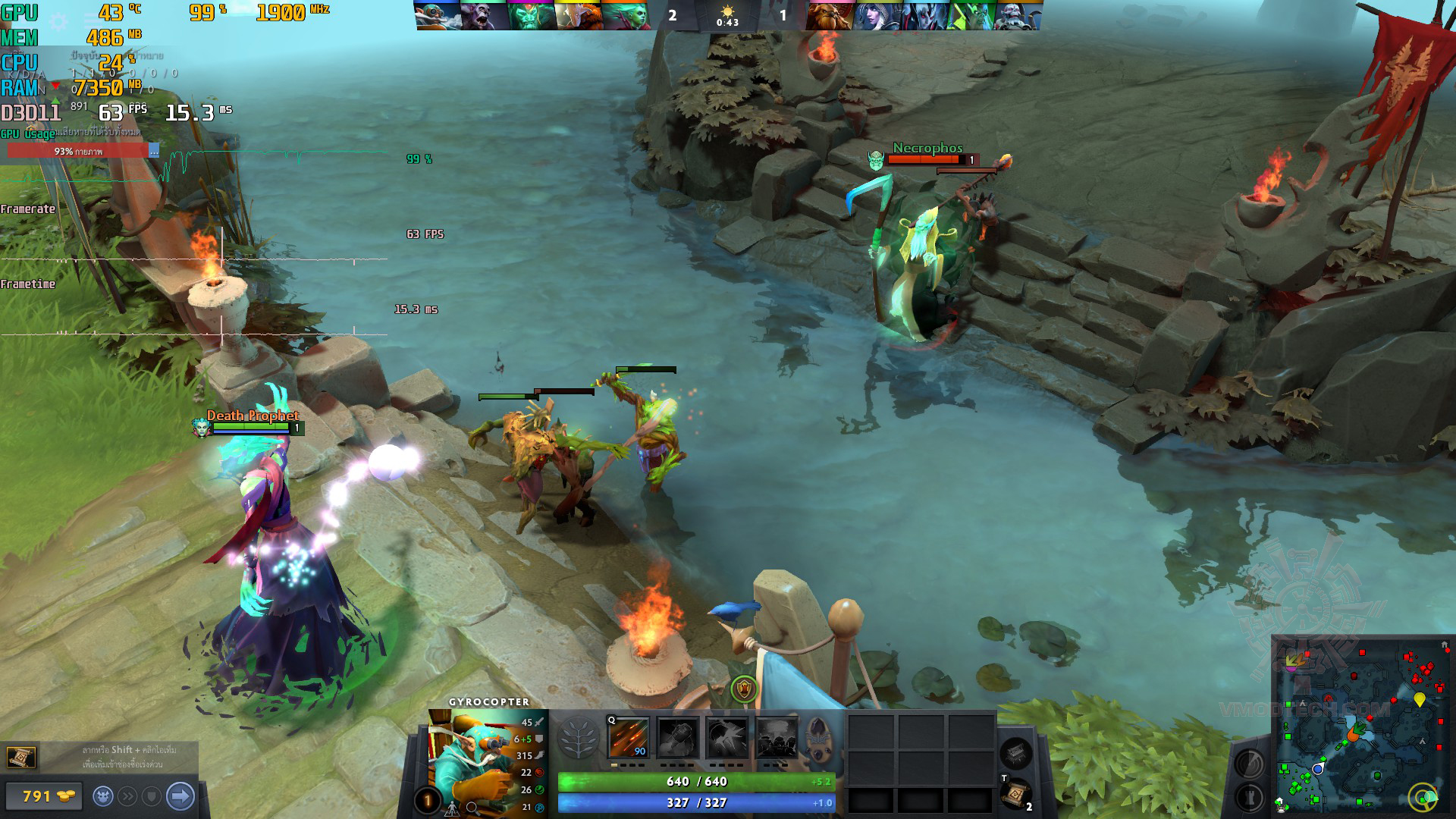Image resolution: width=1456 pixels, height=819 pixels.
Task: Click the aghanim's scepter shard indicator
Action: tap(818, 736)
